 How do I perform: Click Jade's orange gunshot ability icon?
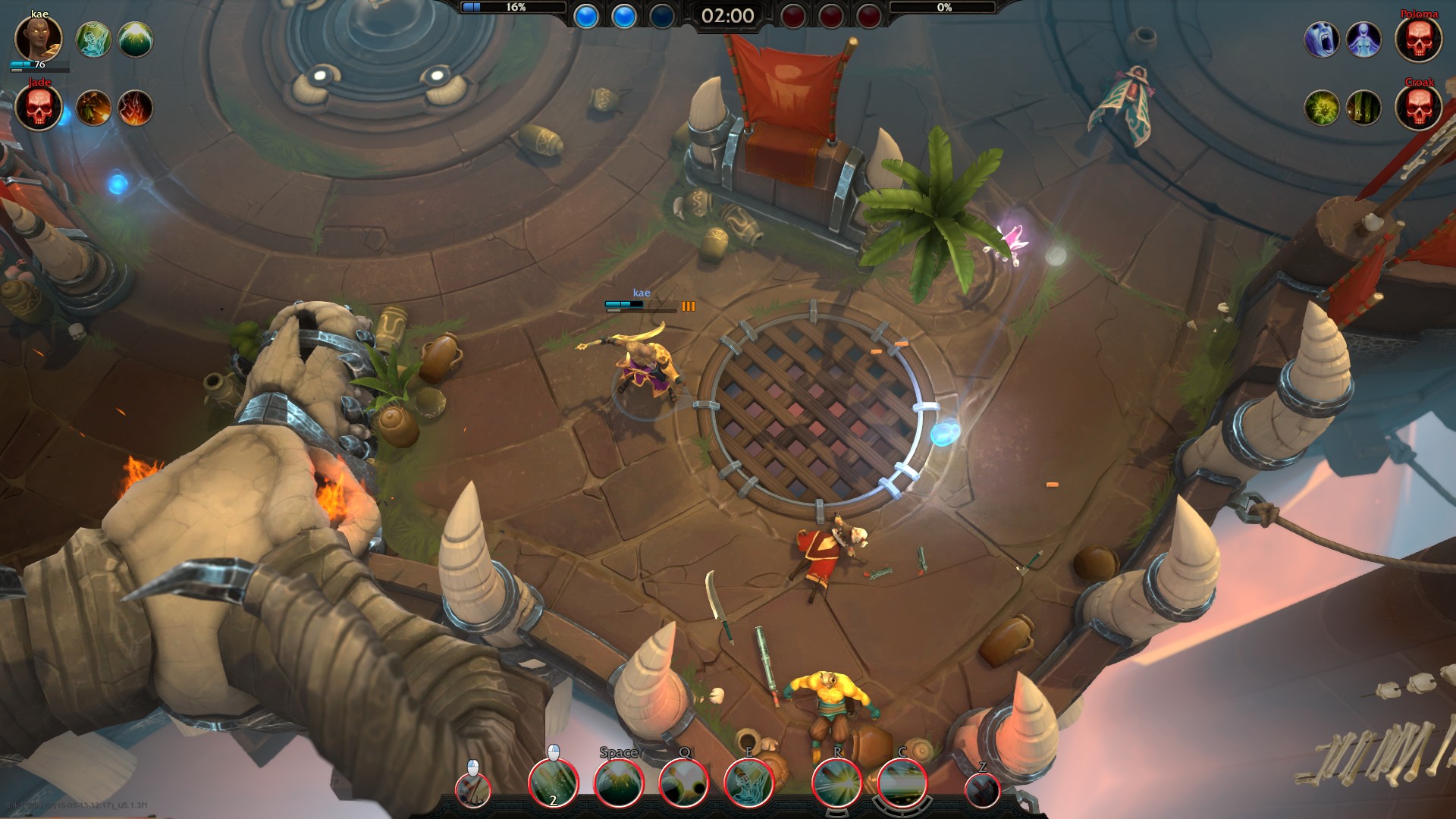pos(94,108)
